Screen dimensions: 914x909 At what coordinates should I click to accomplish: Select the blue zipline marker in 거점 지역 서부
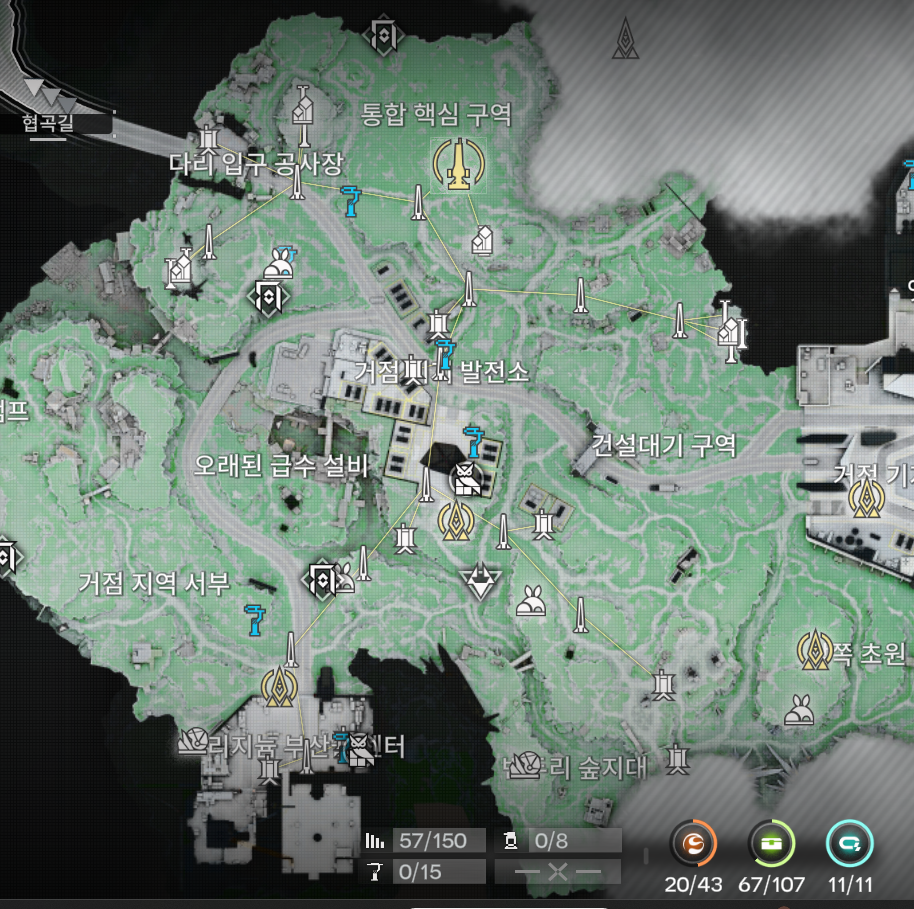click(x=257, y=619)
